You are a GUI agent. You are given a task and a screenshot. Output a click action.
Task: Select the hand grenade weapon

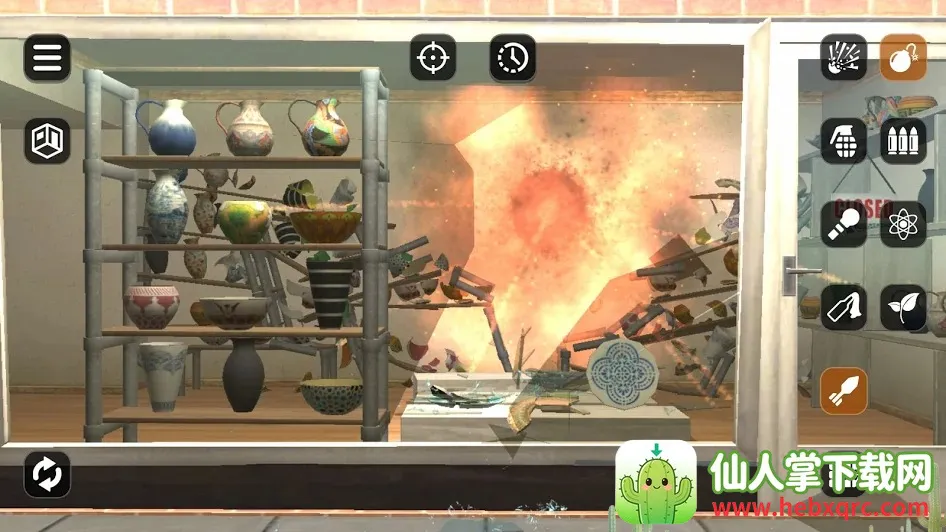coord(843,141)
